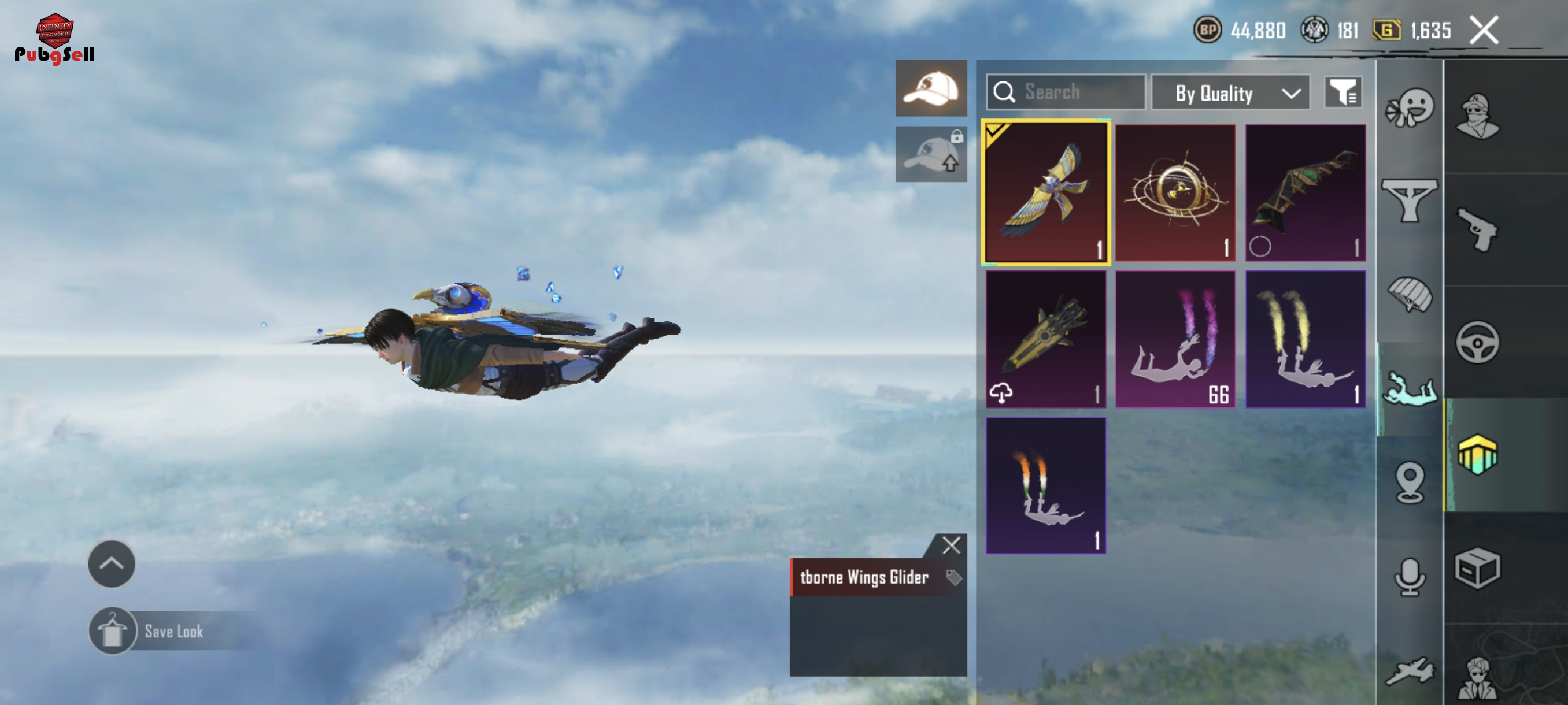This screenshot has height=705, width=1568.
Task: Dismiss the Wings Glider info popup
Action: pos(951,545)
